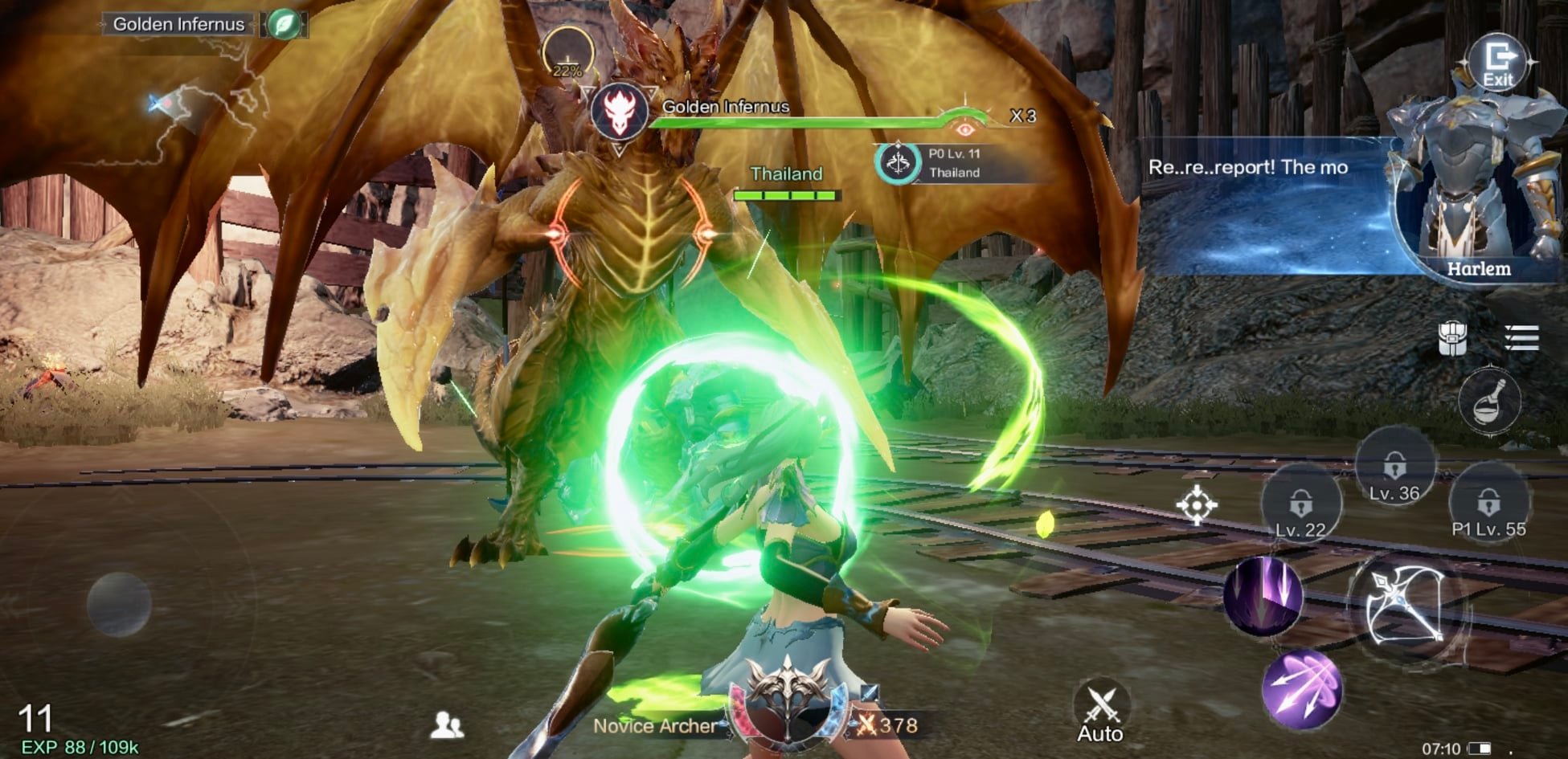Tap the Golden Infernus boss portrait
1568x759 pixels.
[x=619, y=110]
